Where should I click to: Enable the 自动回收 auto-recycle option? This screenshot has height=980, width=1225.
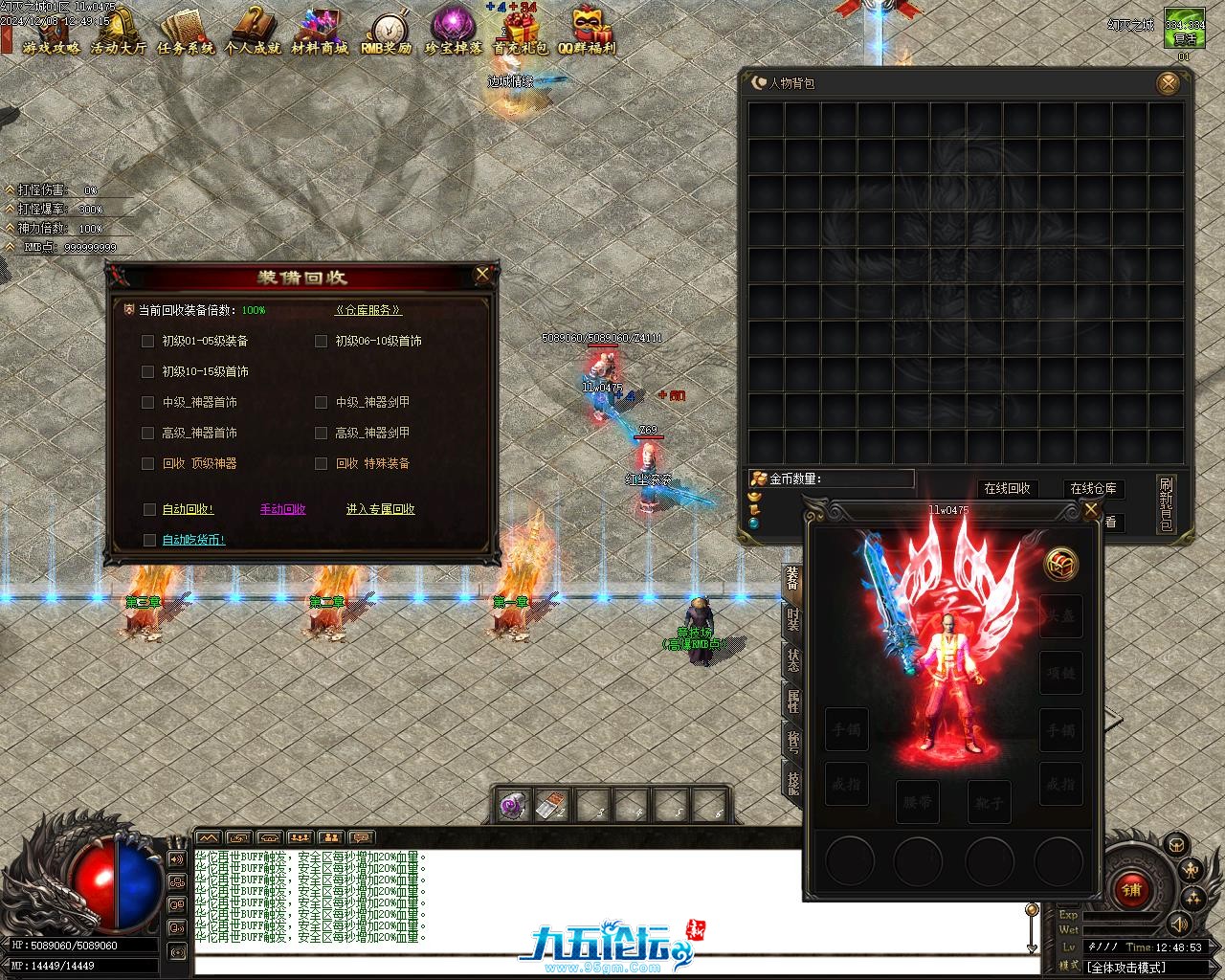[150, 509]
